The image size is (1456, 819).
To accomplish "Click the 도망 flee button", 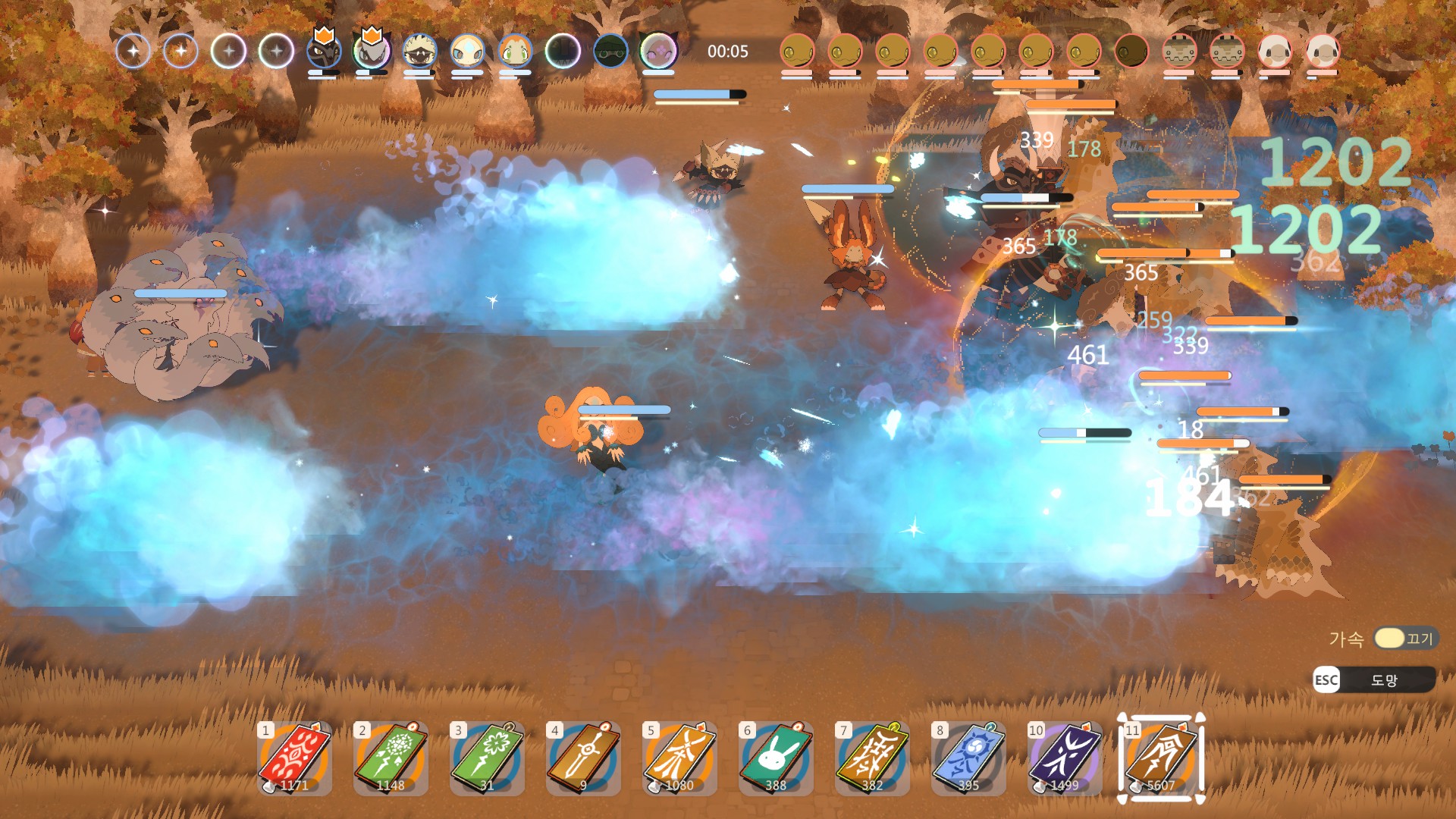I will (x=1373, y=680).
